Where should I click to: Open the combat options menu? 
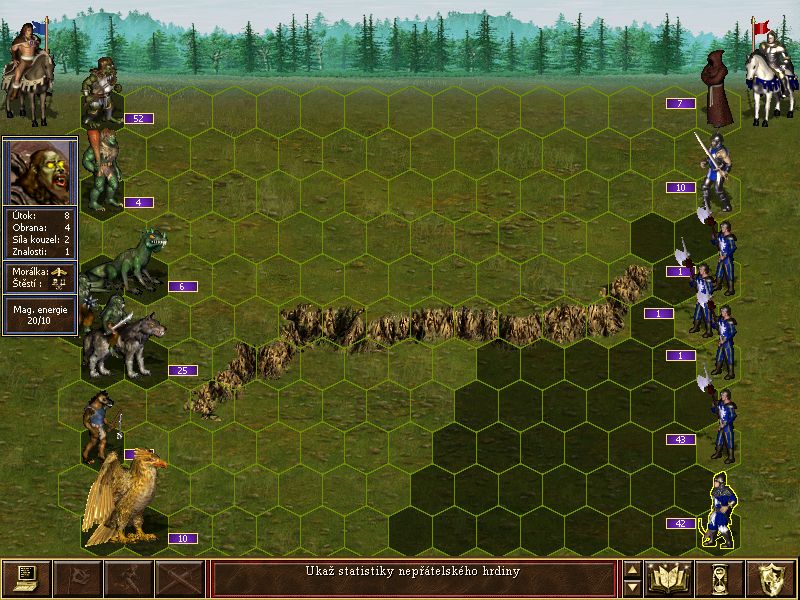pyautogui.click(x=26, y=578)
